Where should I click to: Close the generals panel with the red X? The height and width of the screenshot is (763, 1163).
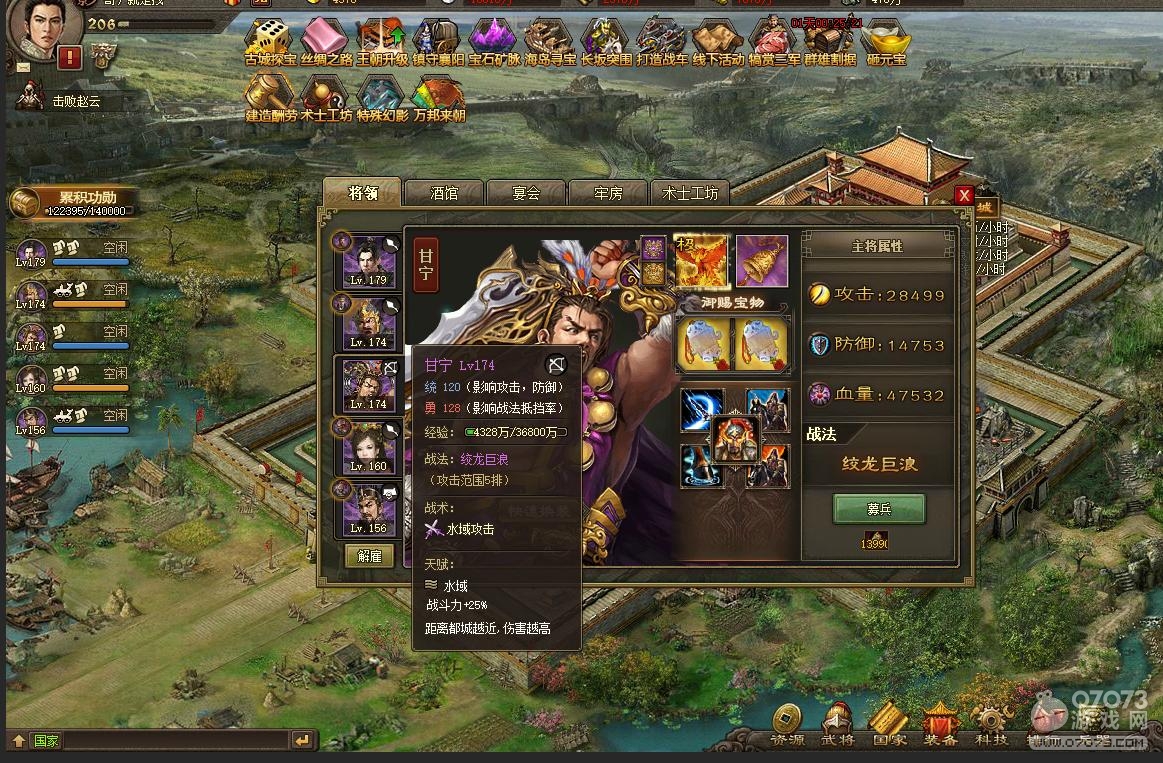(x=964, y=196)
